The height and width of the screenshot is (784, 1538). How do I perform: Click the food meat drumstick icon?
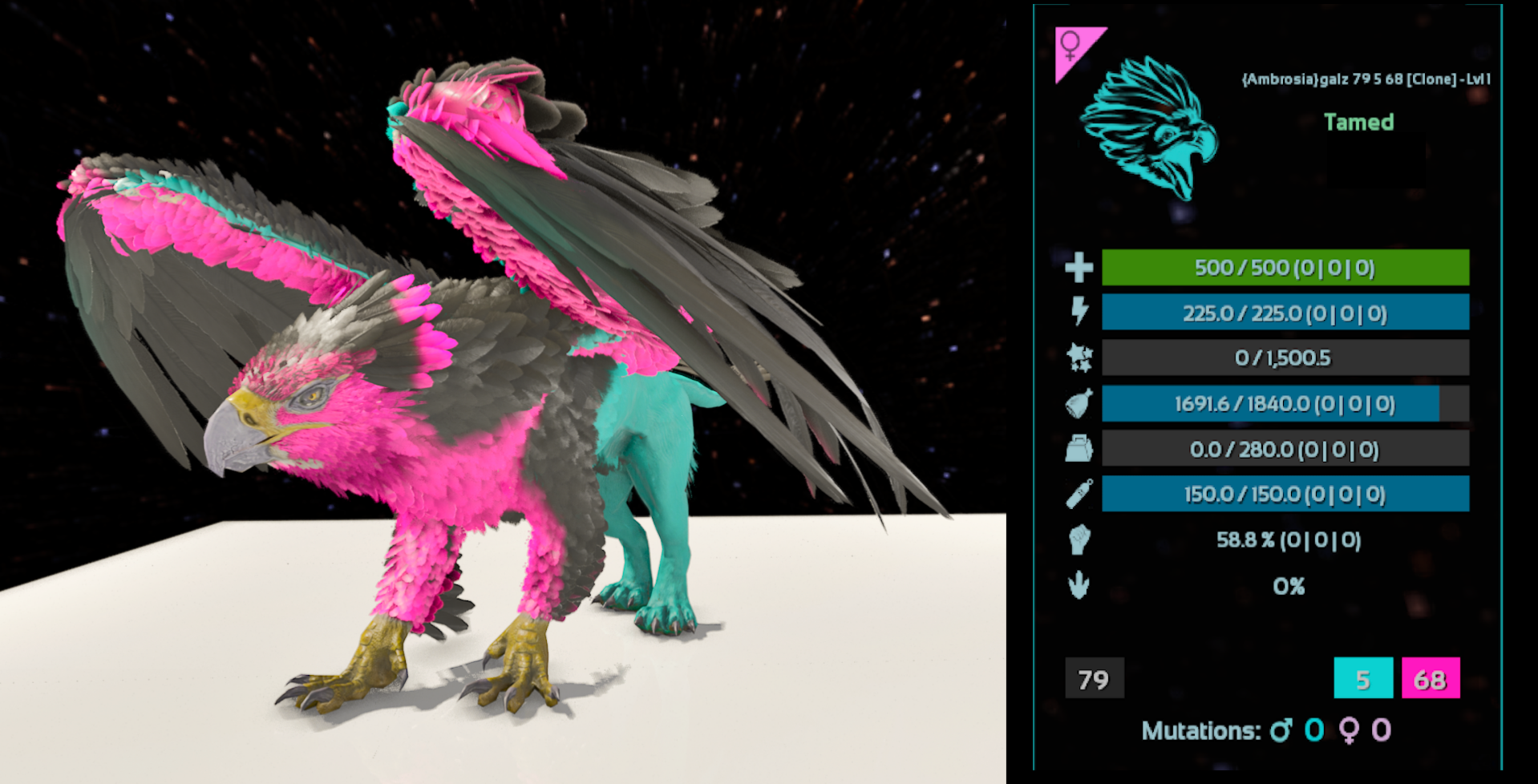[x=1079, y=404]
